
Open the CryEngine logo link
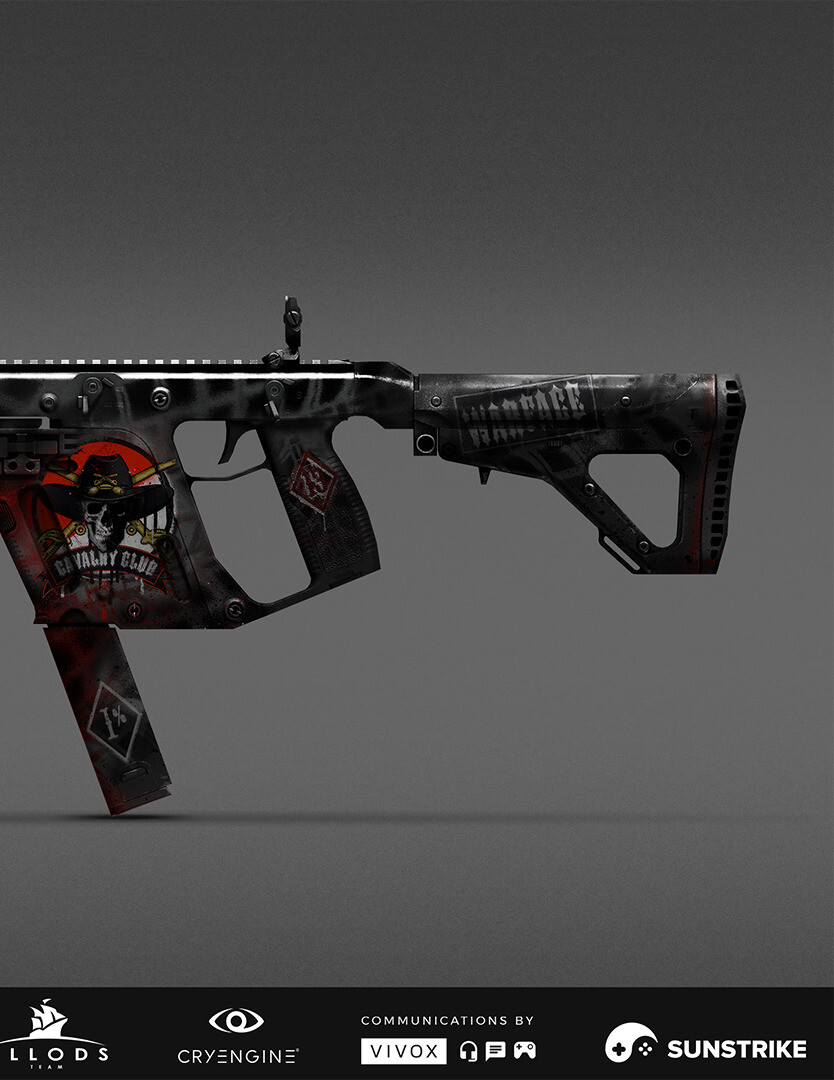click(x=237, y=1036)
